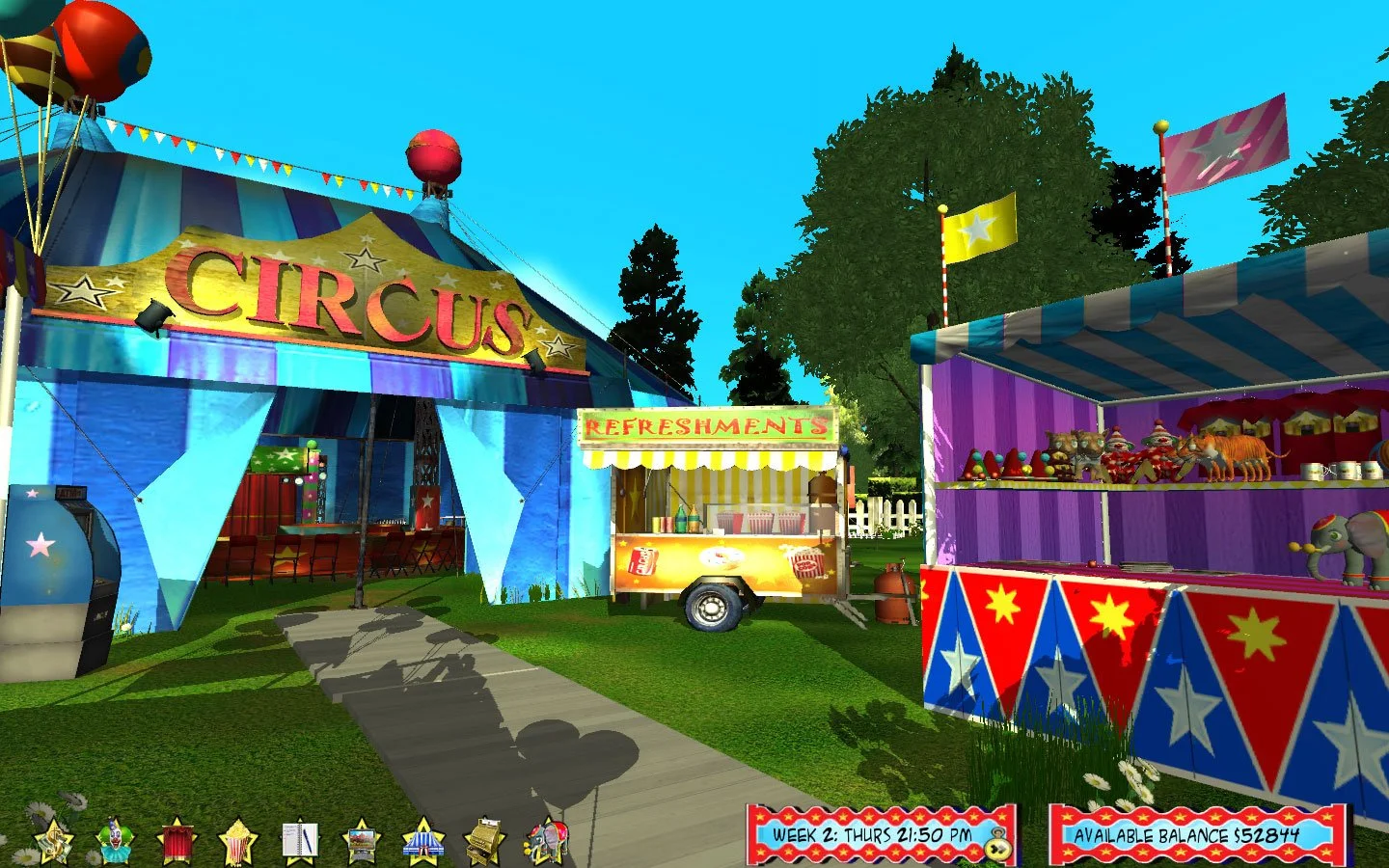Click the popcorn refreshments icon
This screenshot has height=868, width=1389.
coord(238,839)
